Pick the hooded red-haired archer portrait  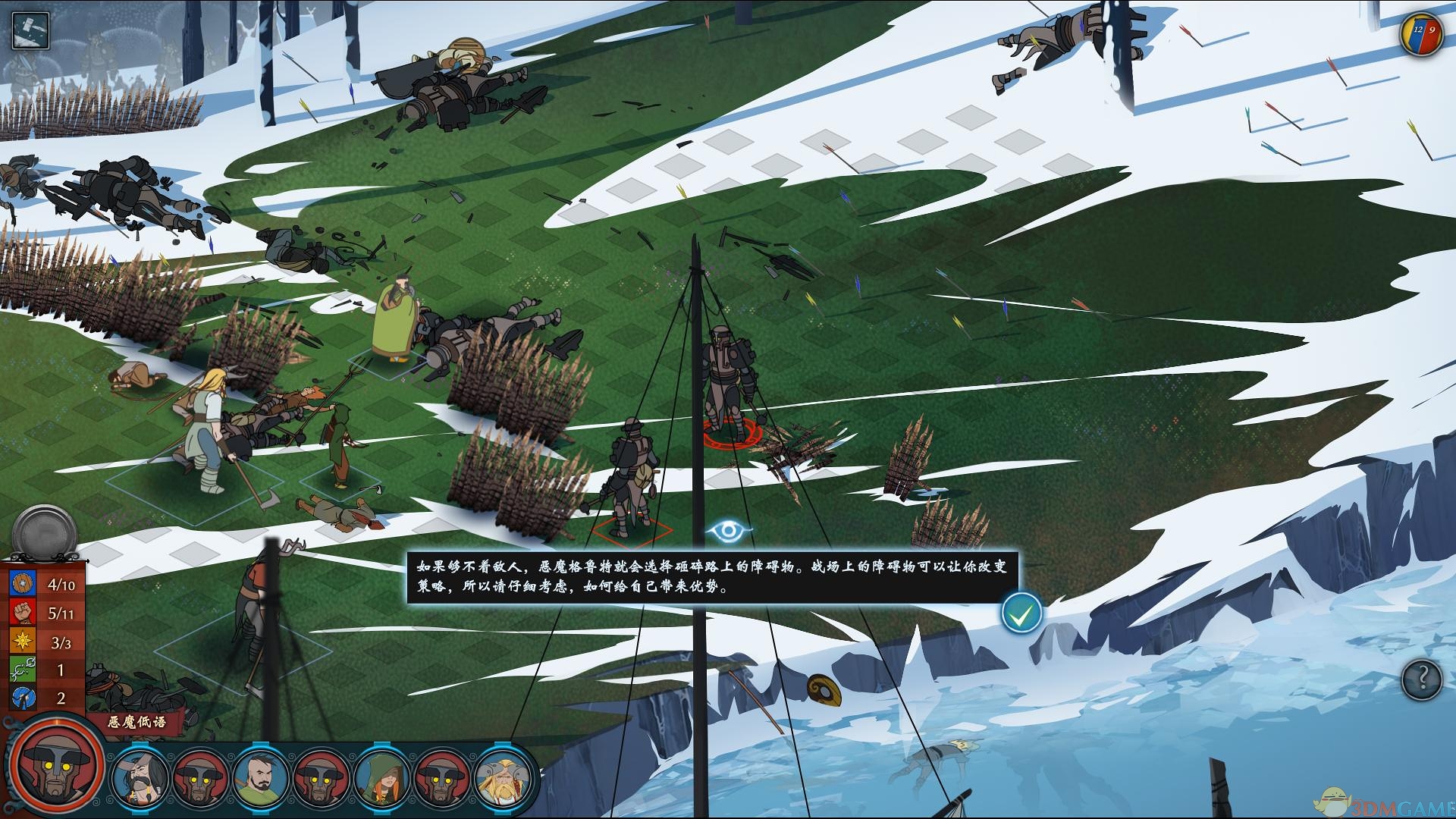(384, 777)
